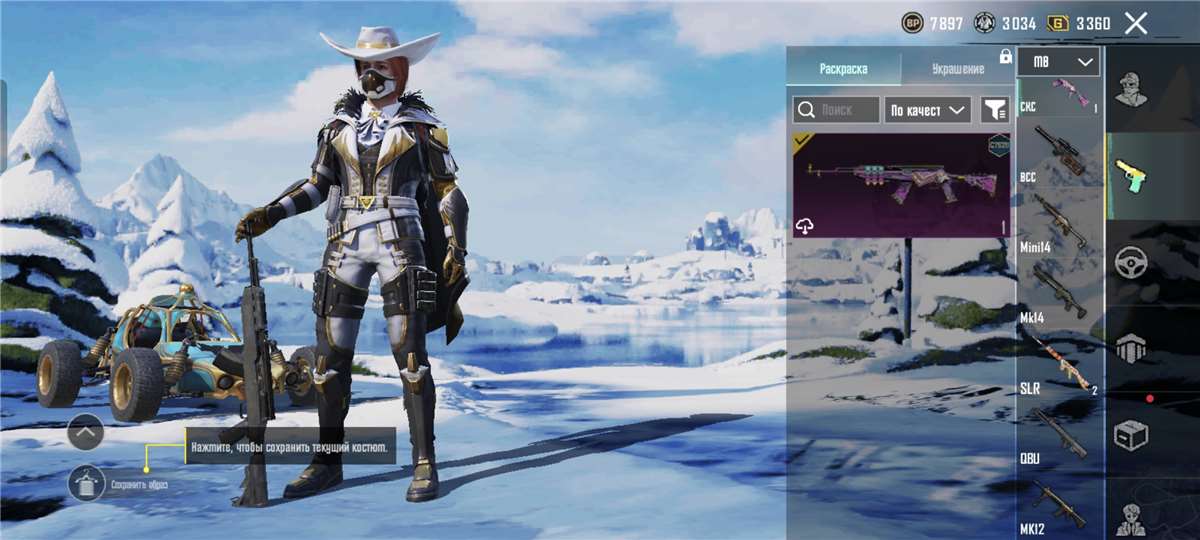This screenshot has height=540, width=1200.
Task: Choose the СКС weapon entry
Action: pyautogui.click(x=1059, y=93)
